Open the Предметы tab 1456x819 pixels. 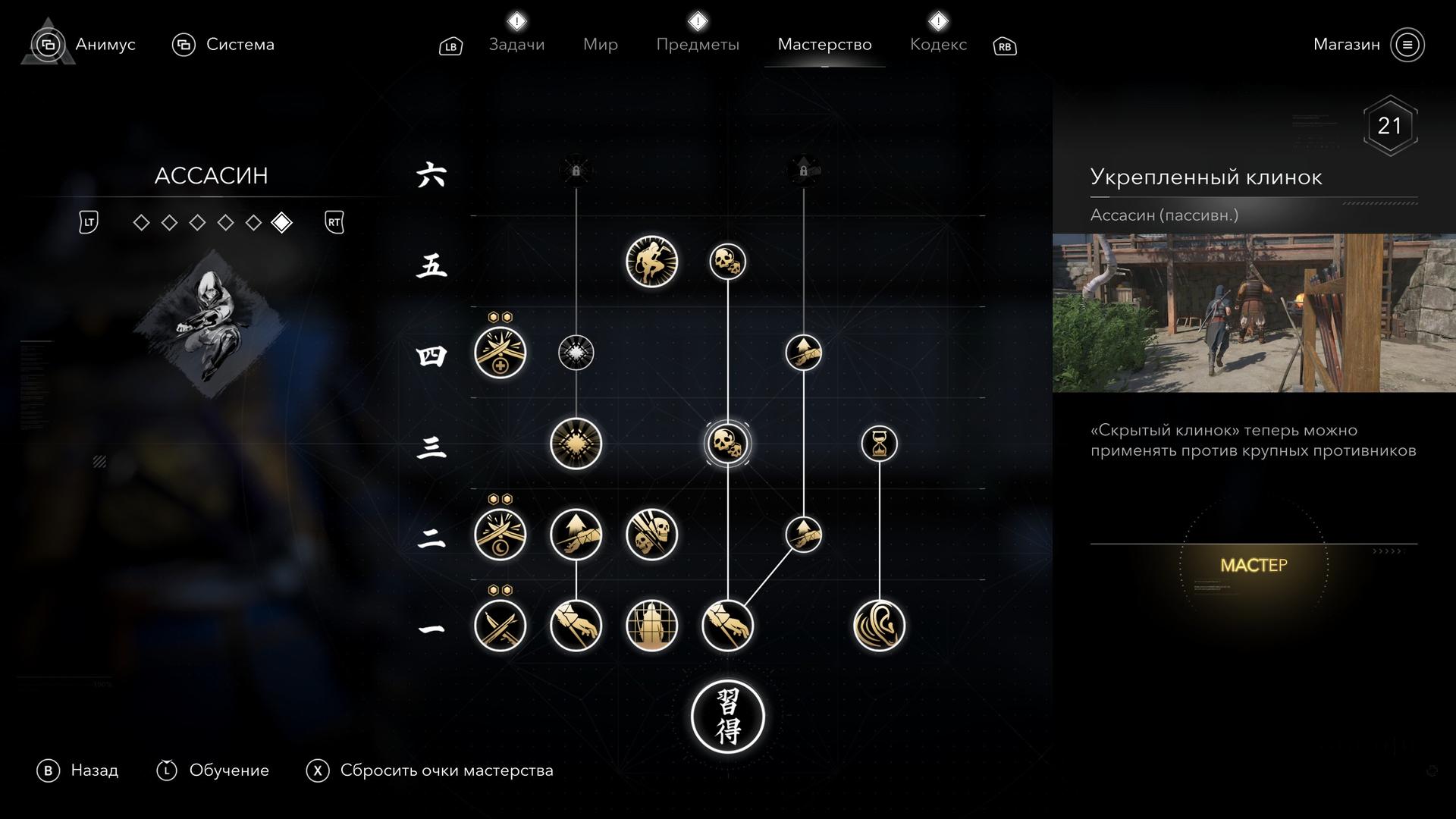pyautogui.click(x=697, y=44)
